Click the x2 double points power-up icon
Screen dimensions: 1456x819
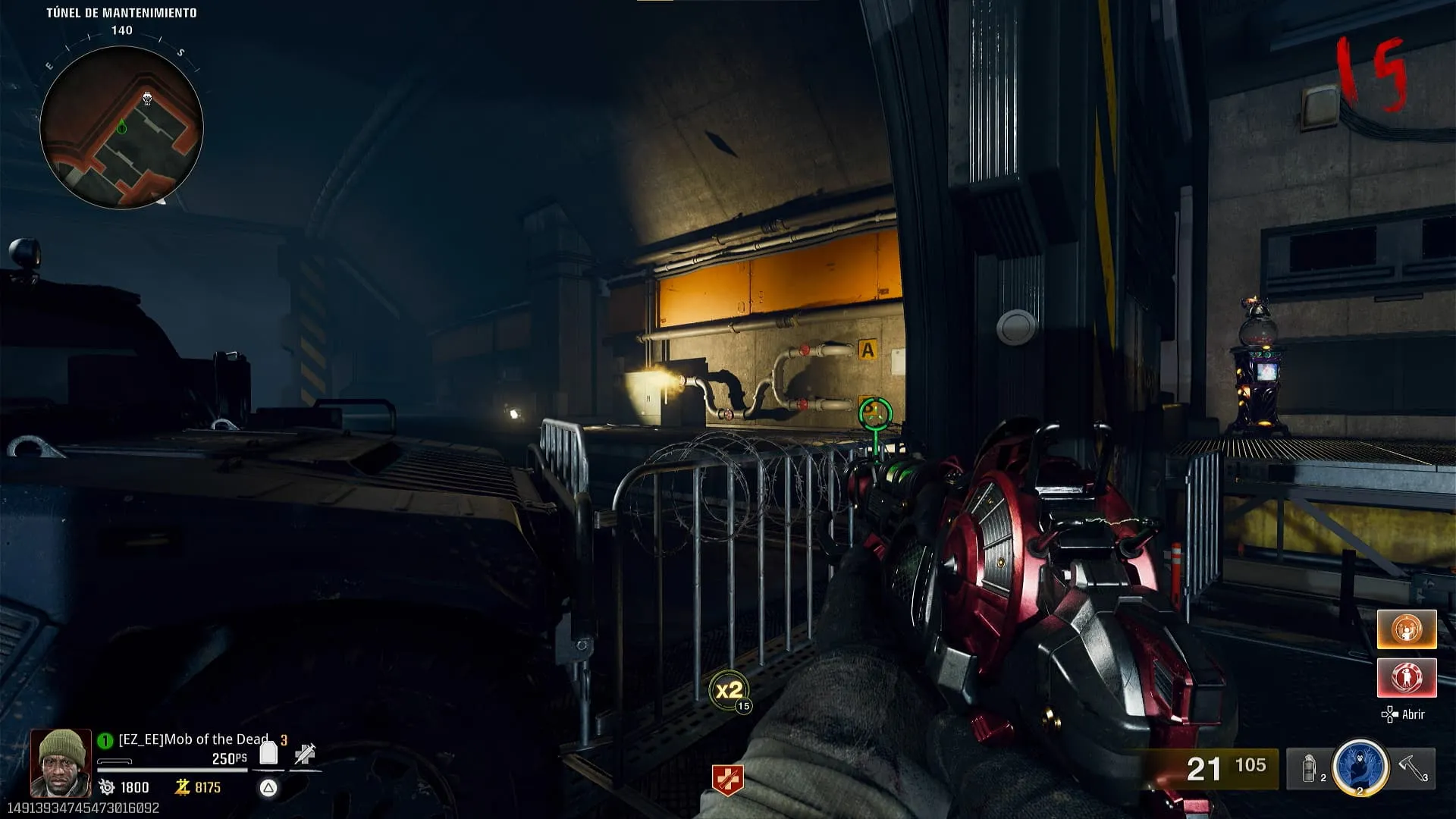click(x=729, y=690)
